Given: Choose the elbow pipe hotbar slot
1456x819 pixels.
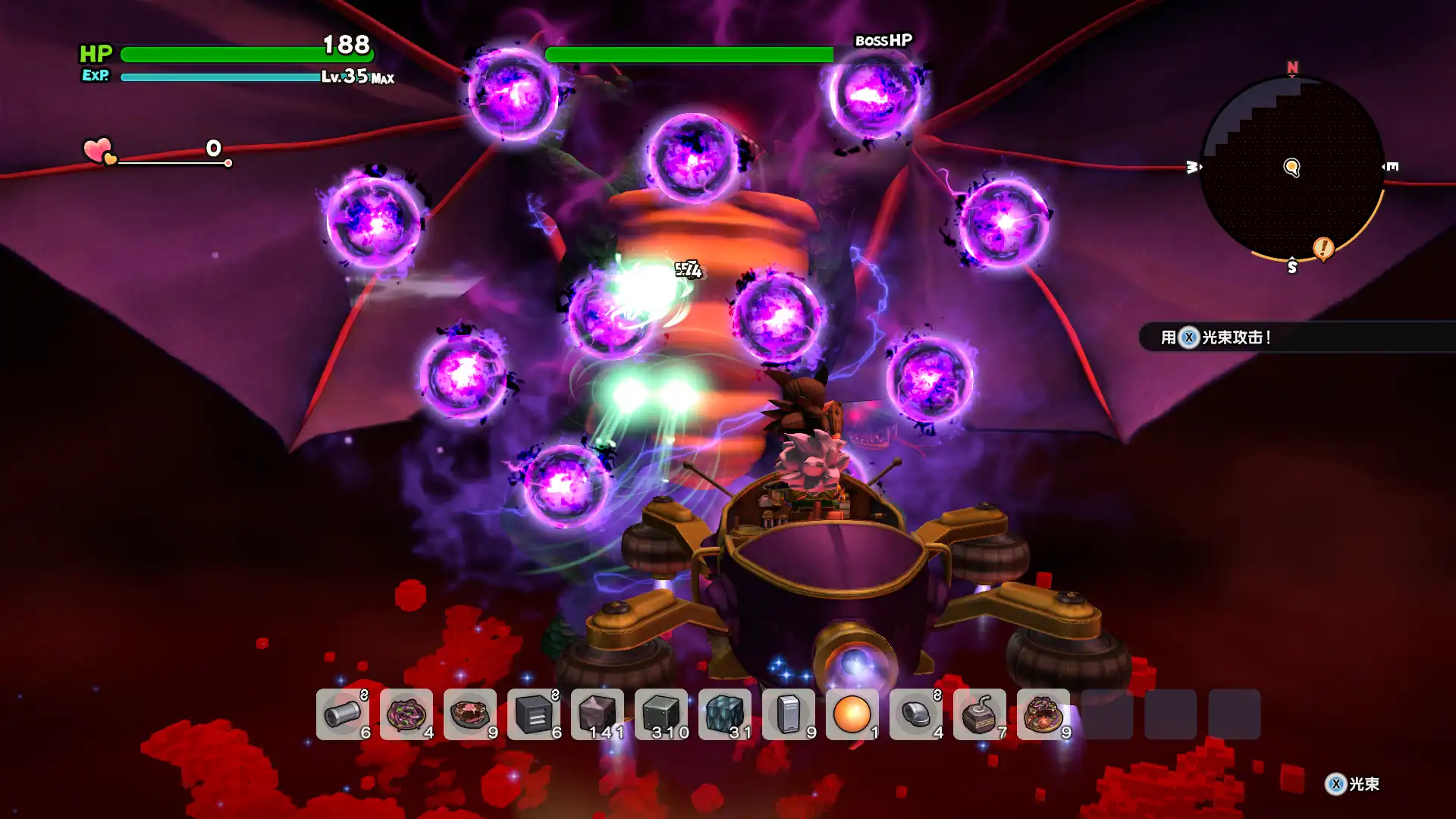Looking at the screenshot, I should click(916, 714).
